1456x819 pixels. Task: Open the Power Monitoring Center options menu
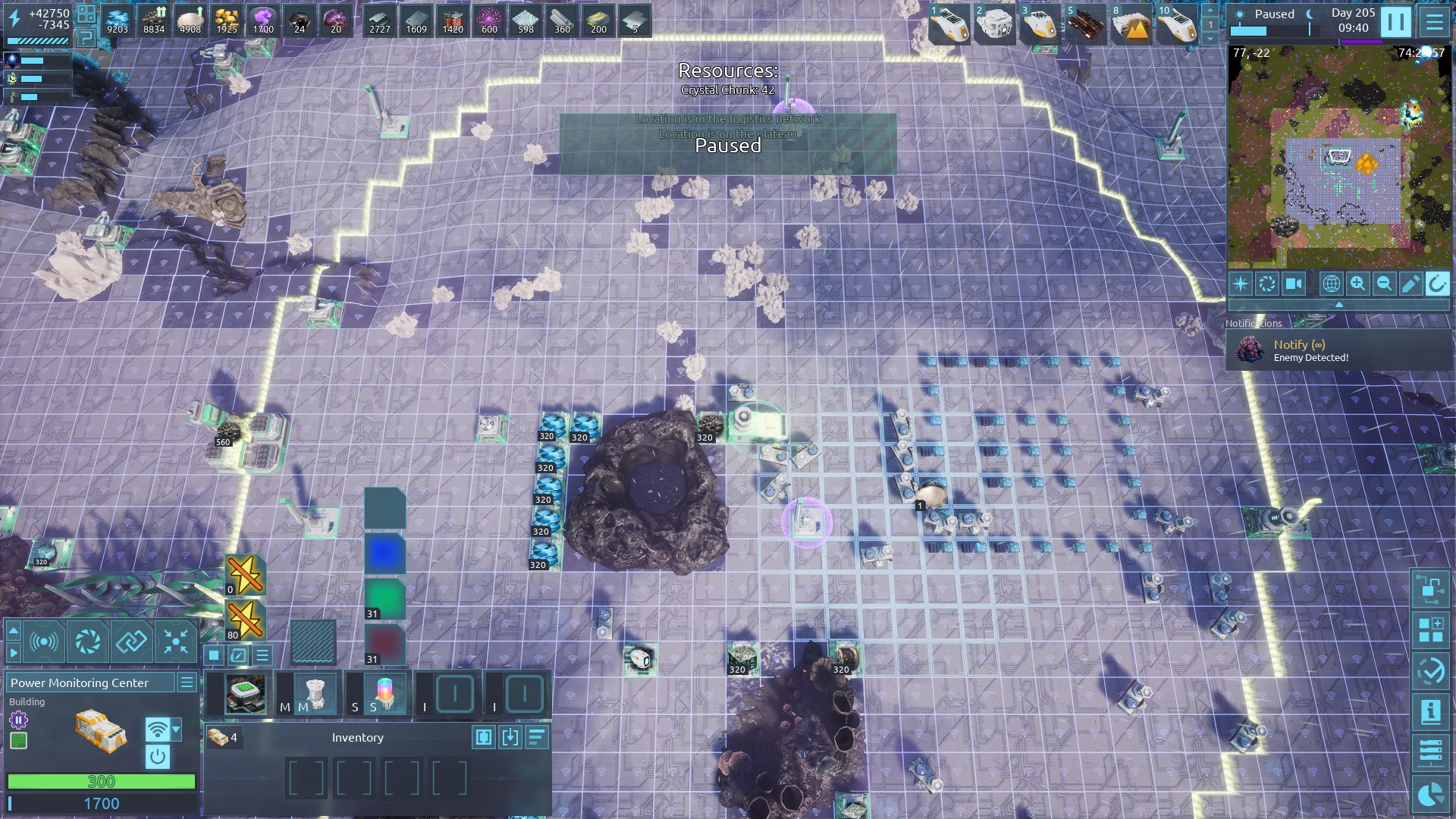click(x=187, y=682)
